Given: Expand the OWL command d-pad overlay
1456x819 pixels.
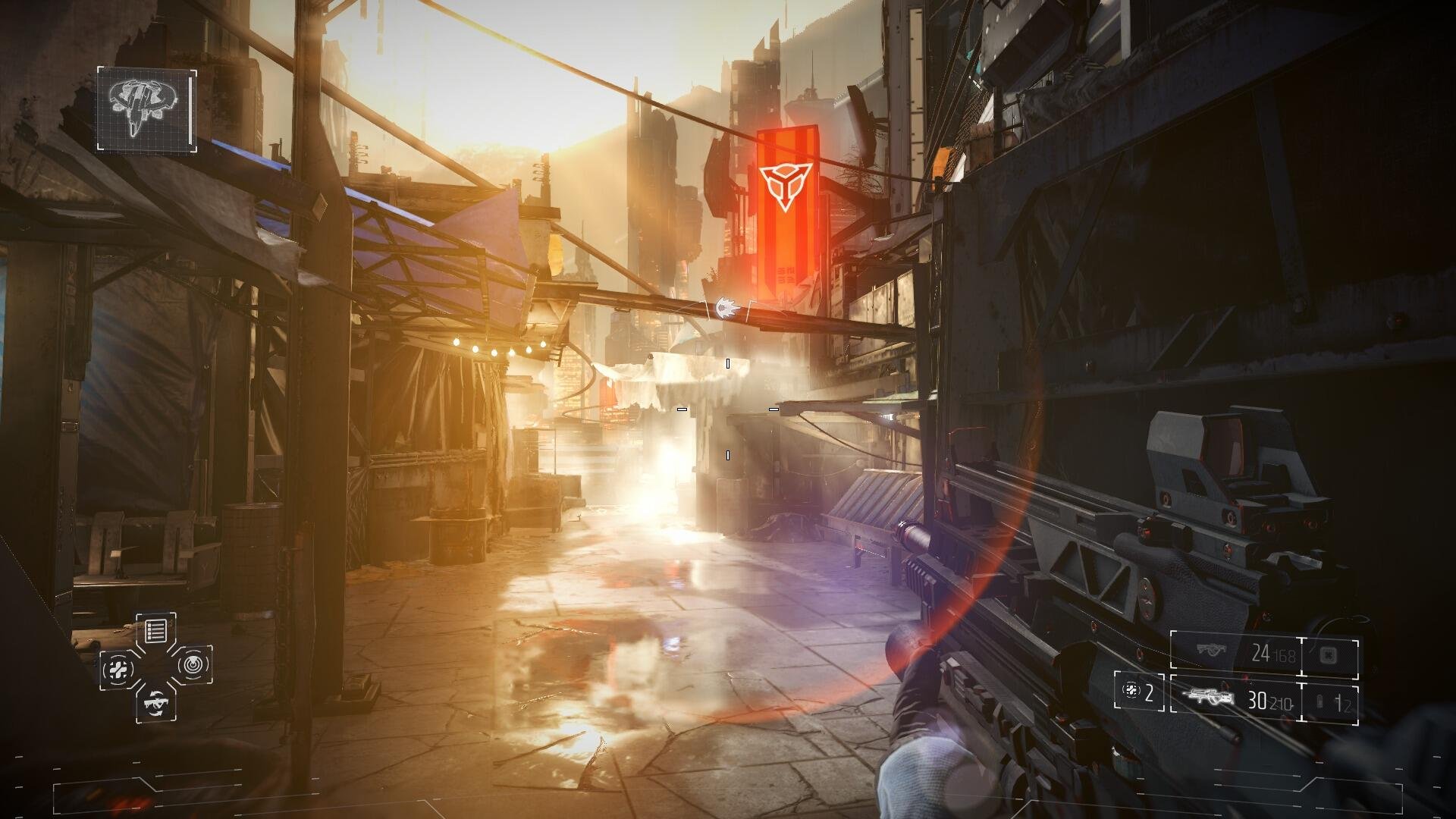Looking at the screenshot, I should [x=155, y=667].
